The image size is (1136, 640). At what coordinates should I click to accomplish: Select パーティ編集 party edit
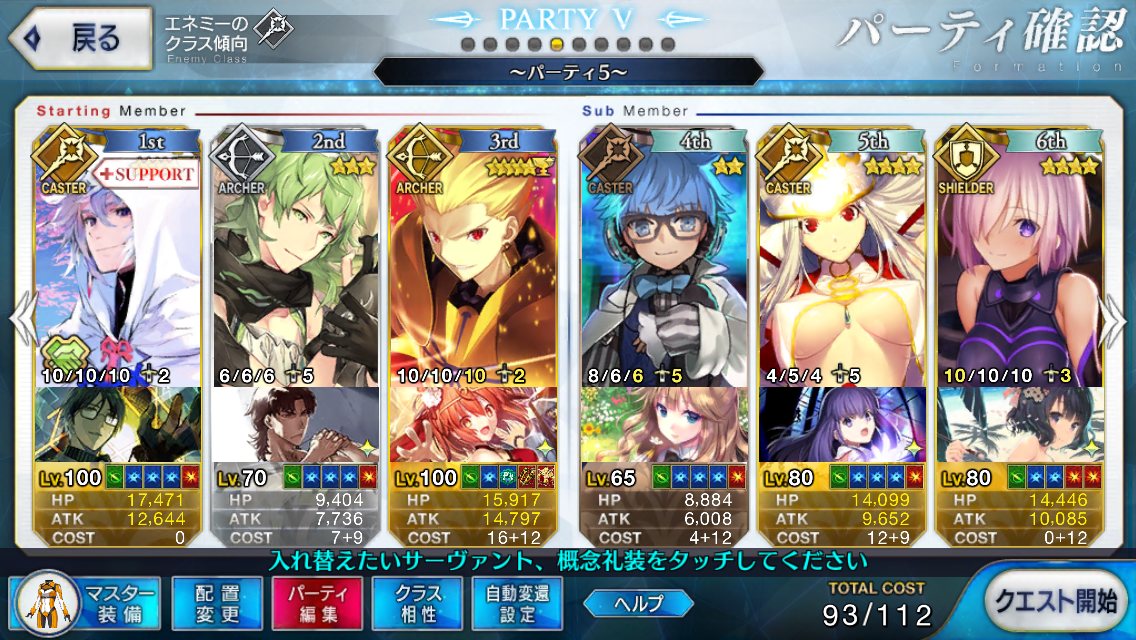(x=311, y=603)
